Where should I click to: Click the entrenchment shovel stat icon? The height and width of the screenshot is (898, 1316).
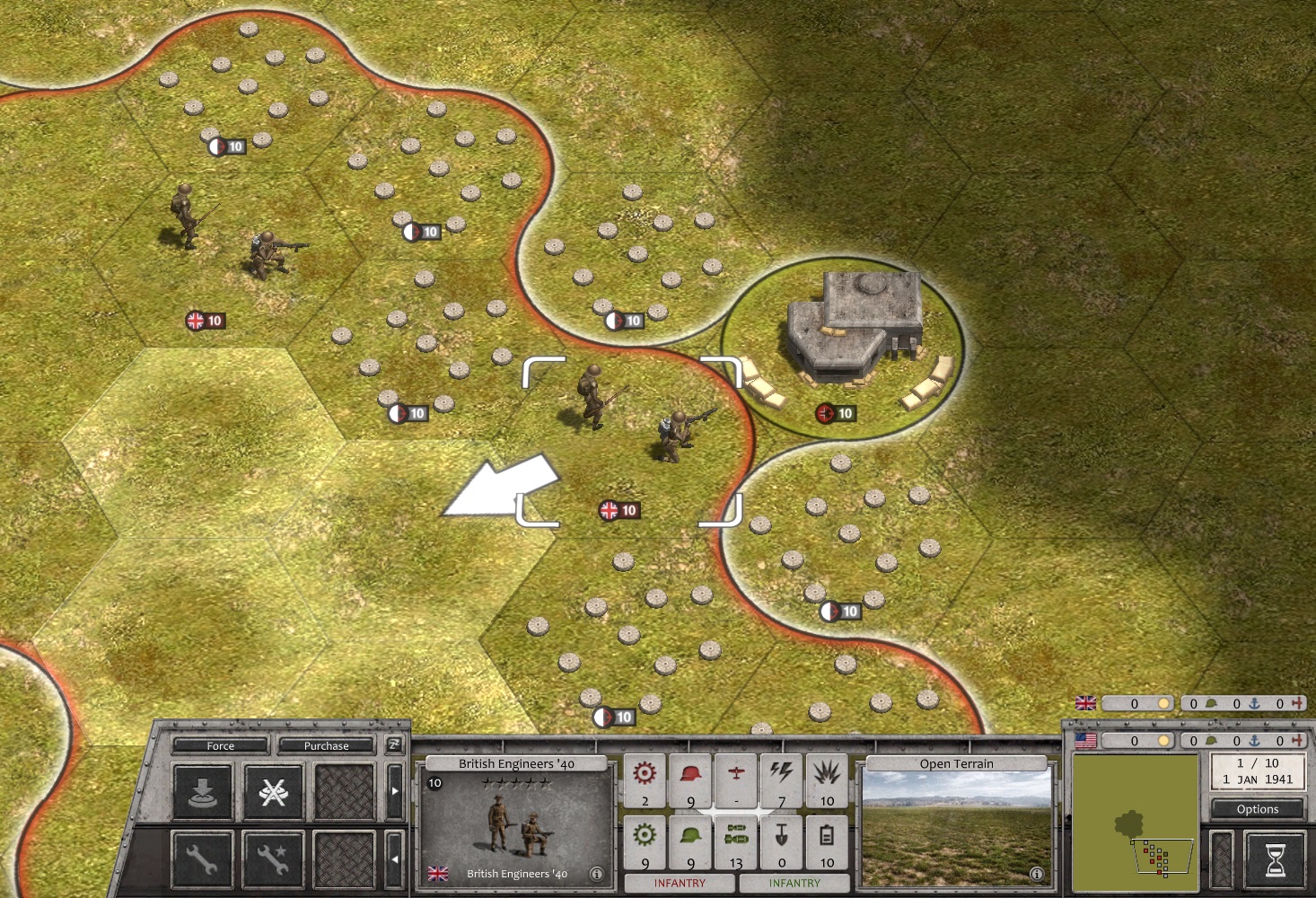(x=781, y=835)
